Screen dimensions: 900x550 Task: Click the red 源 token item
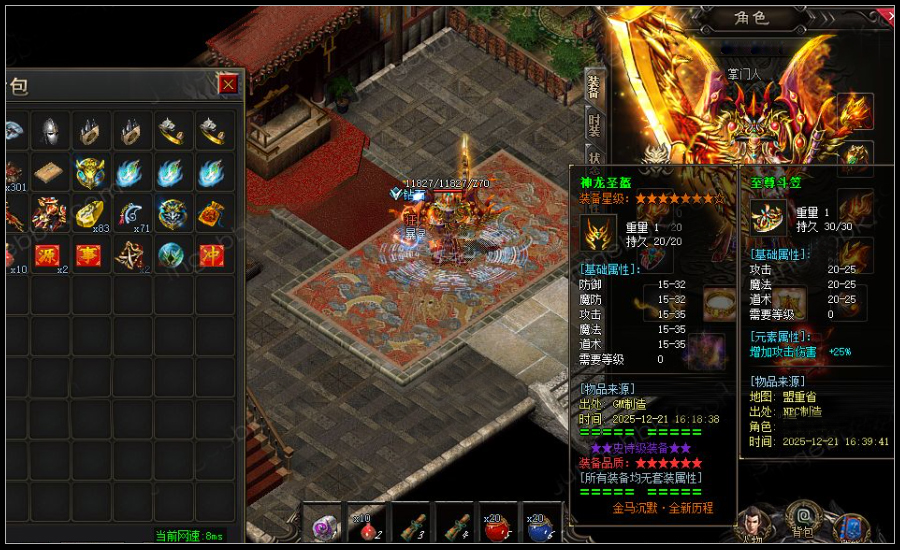pos(49,256)
